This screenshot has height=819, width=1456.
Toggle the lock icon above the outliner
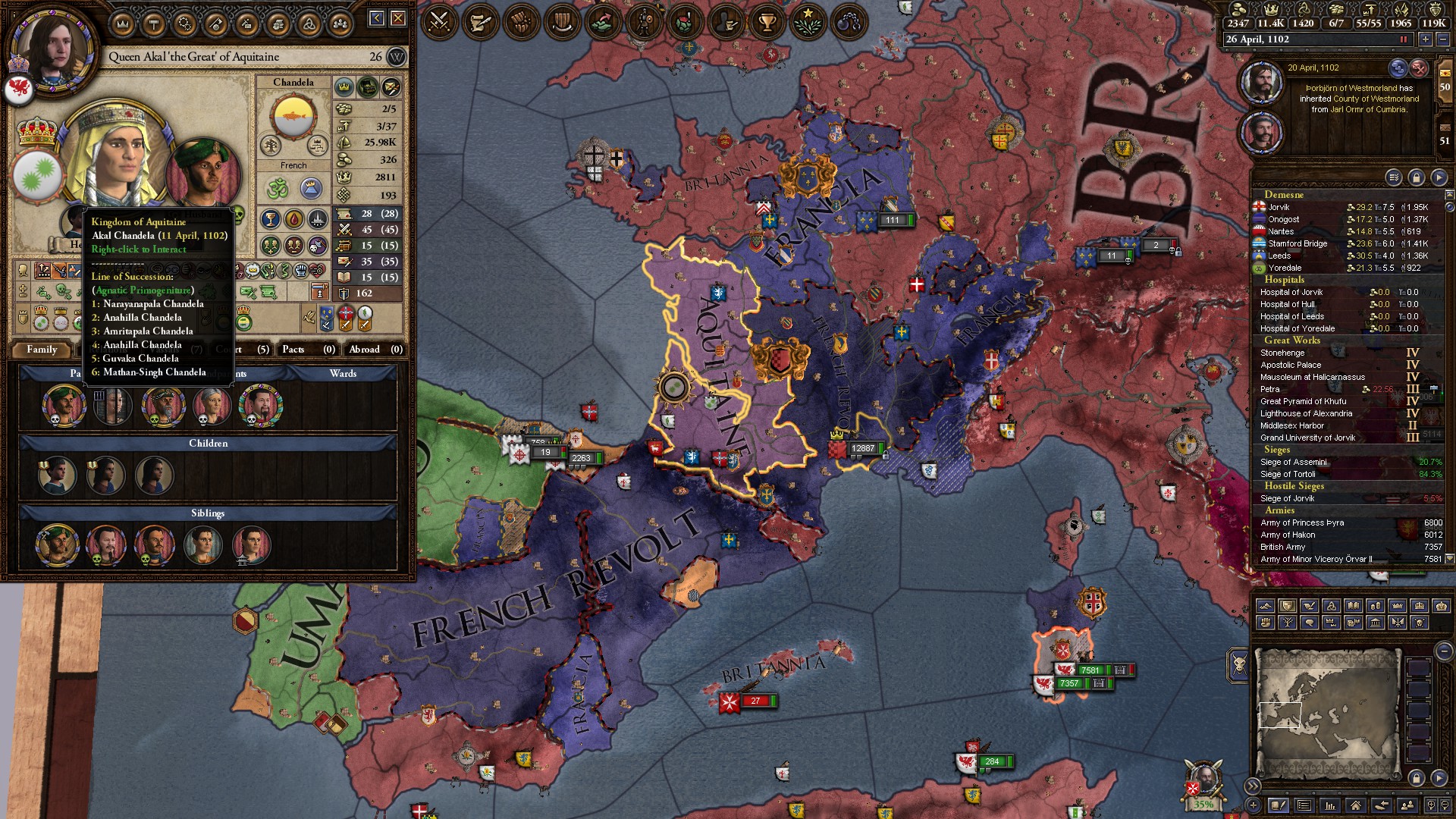click(1417, 177)
